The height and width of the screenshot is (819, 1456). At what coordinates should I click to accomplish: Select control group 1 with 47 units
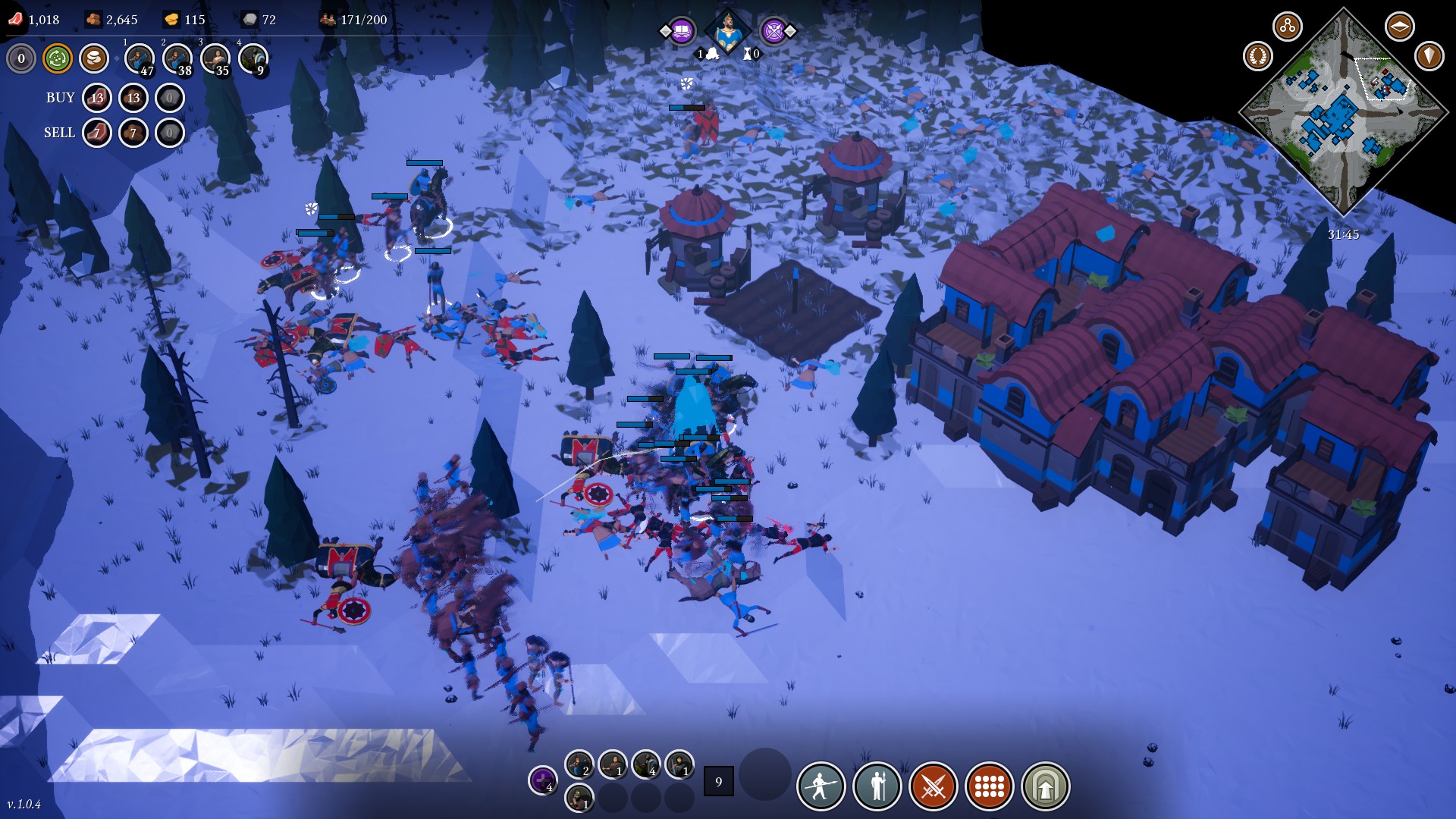click(140, 58)
